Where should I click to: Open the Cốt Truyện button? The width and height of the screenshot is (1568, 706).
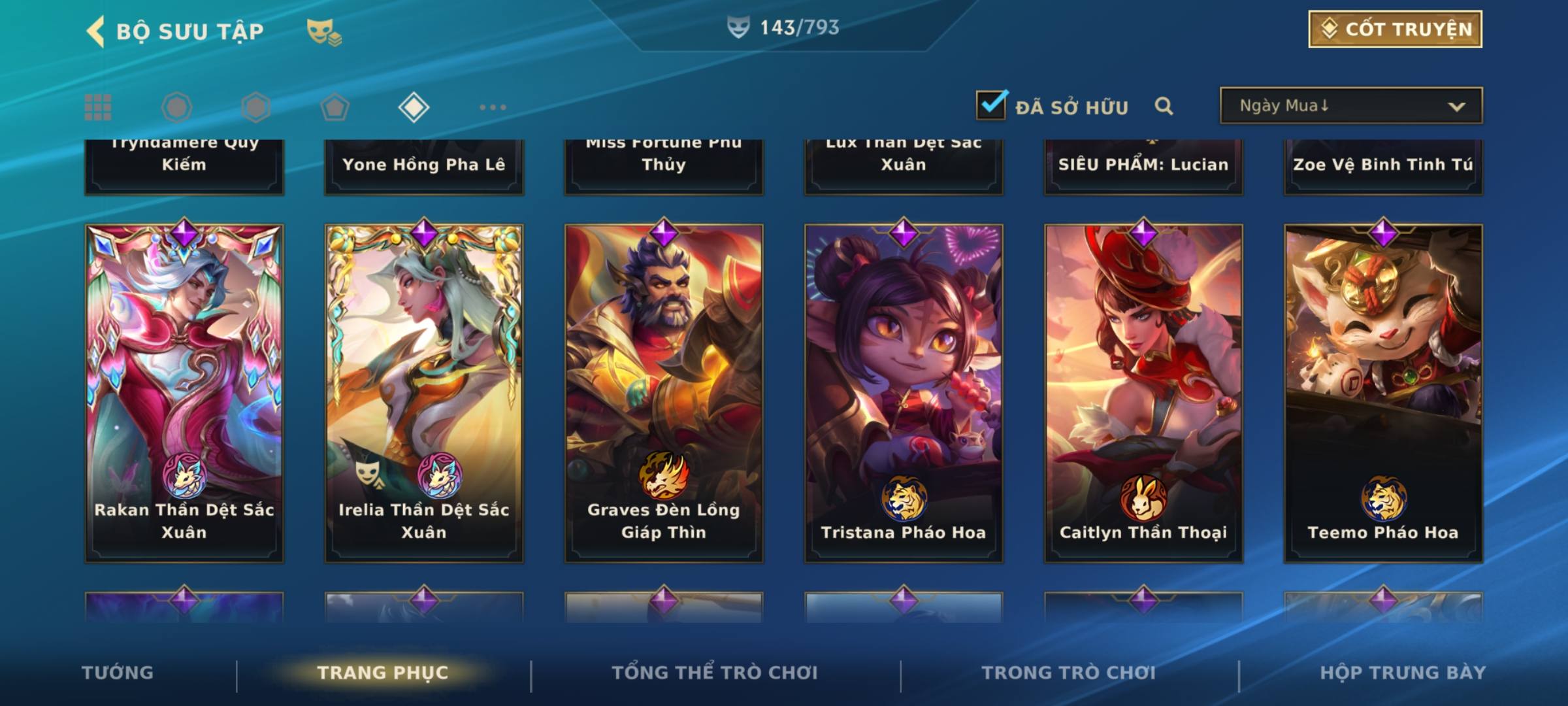point(1395,29)
